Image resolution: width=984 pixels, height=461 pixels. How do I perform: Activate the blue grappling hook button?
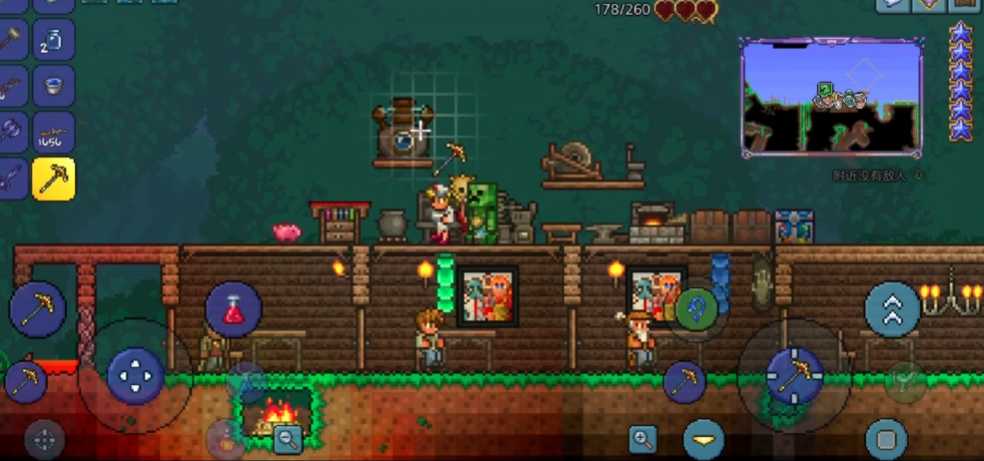697,309
